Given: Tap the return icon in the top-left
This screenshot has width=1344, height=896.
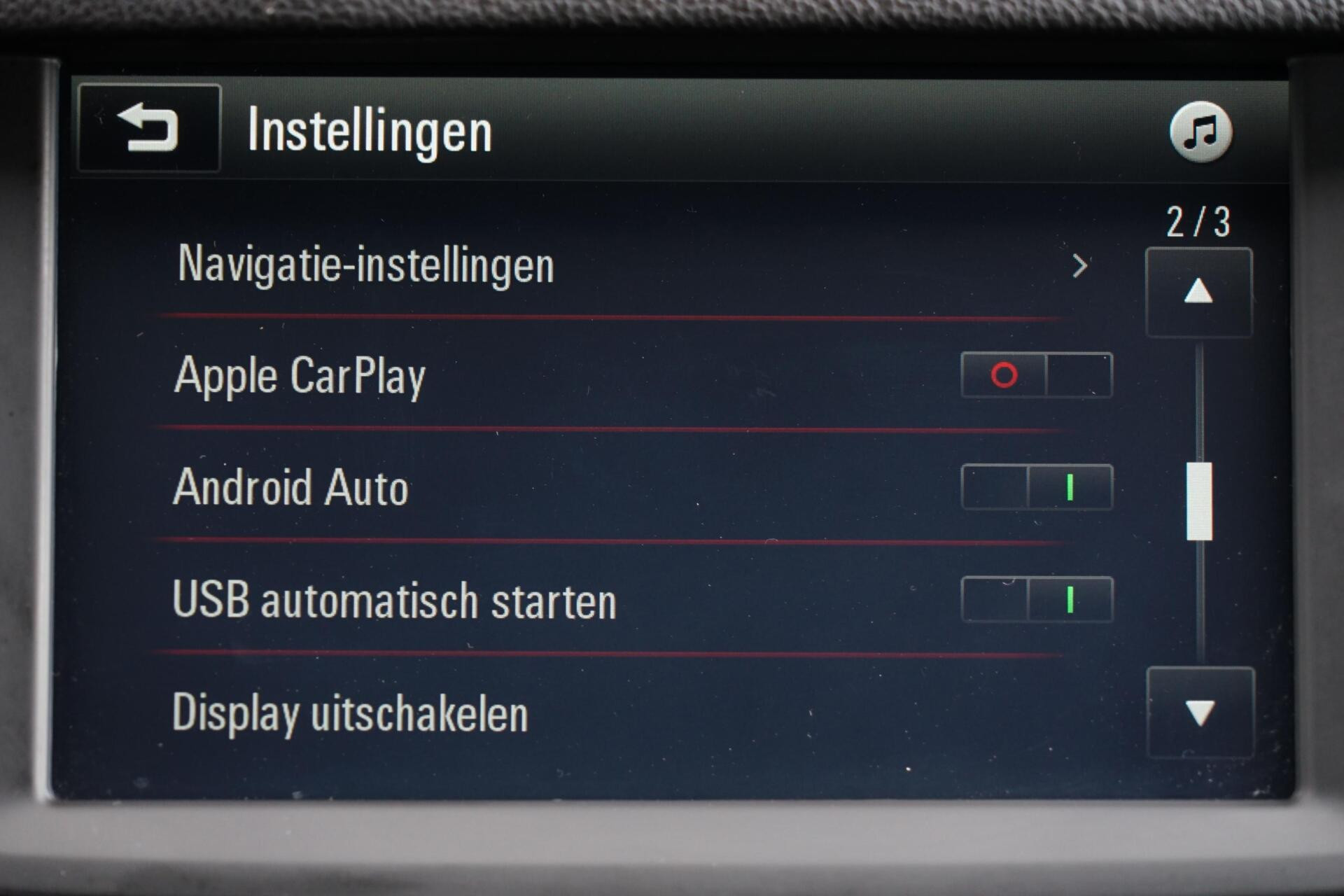Looking at the screenshot, I should tap(147, 129).
